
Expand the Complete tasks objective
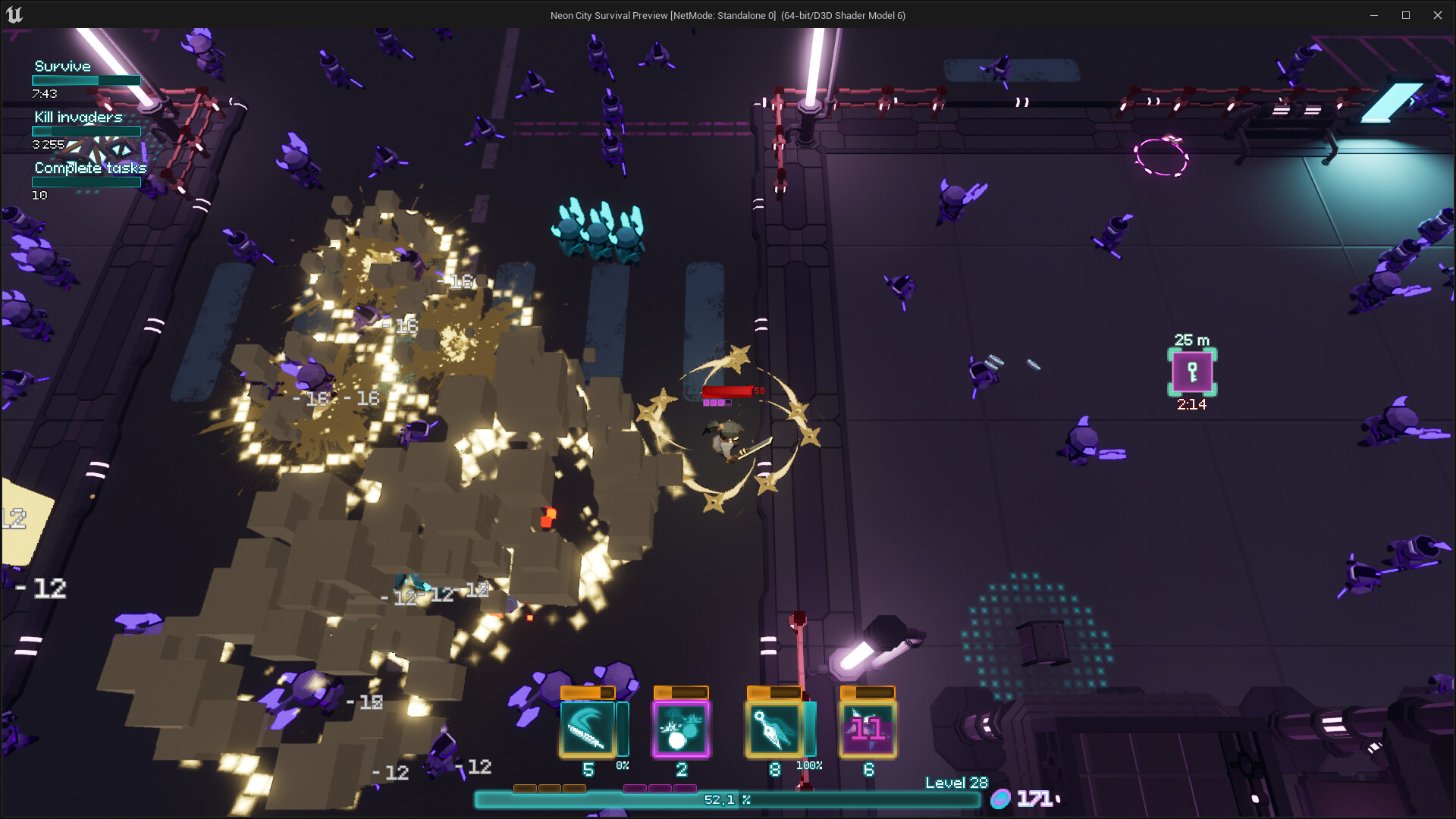pos(89,168)
